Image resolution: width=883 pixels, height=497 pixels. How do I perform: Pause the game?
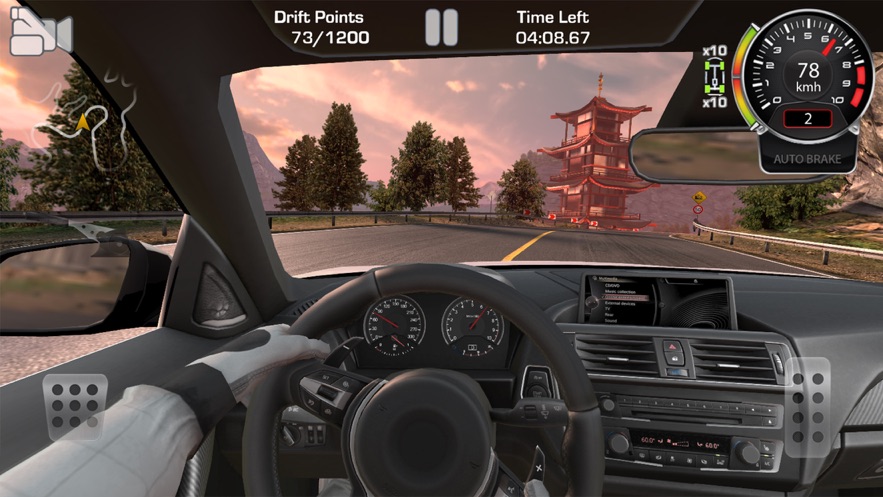pyautogui.click(x=441, y=28)
